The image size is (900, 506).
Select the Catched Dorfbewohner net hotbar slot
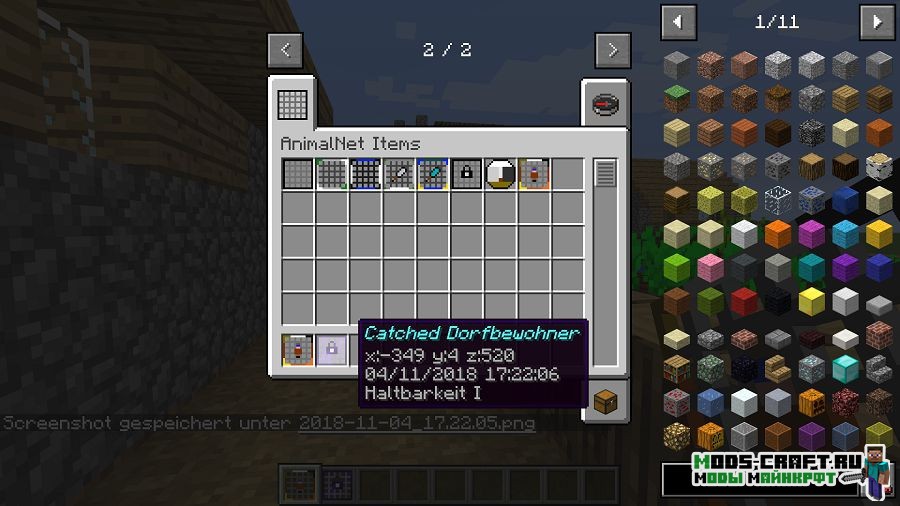pyautogui.click(x=298, y=349)
